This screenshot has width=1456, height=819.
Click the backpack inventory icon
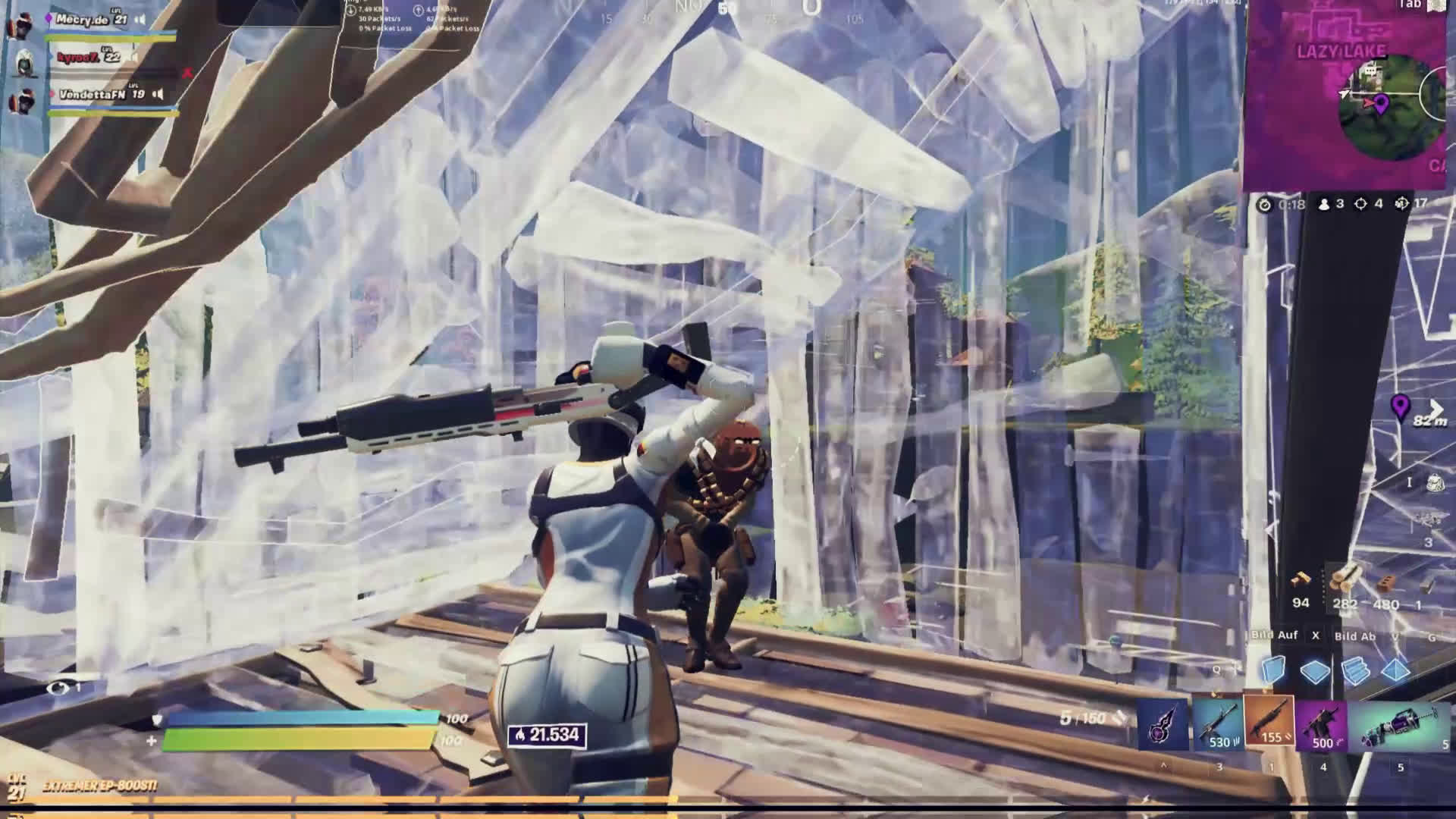point(1435,484)
